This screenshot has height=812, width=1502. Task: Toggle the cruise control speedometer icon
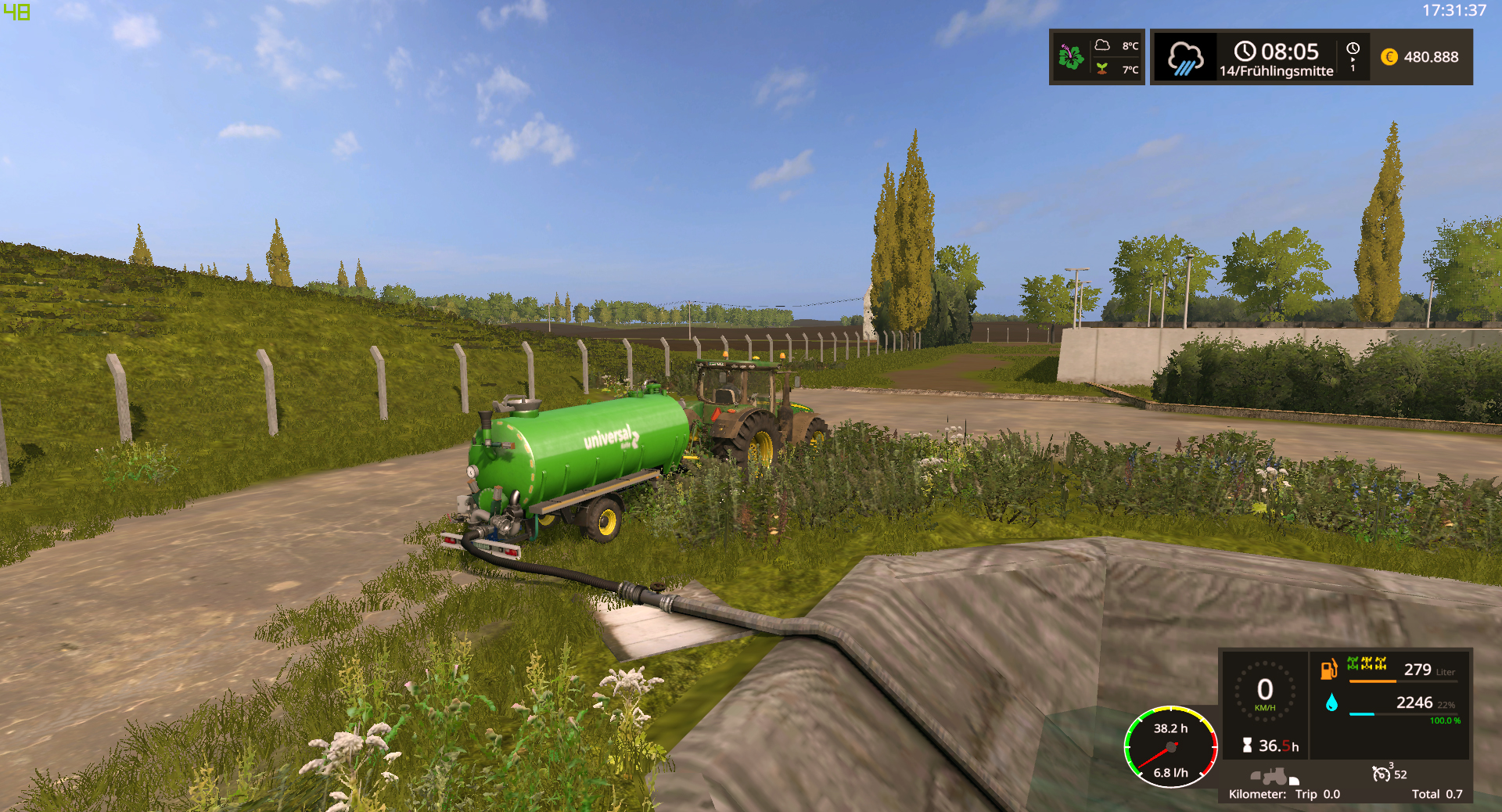click(1381, 774)
